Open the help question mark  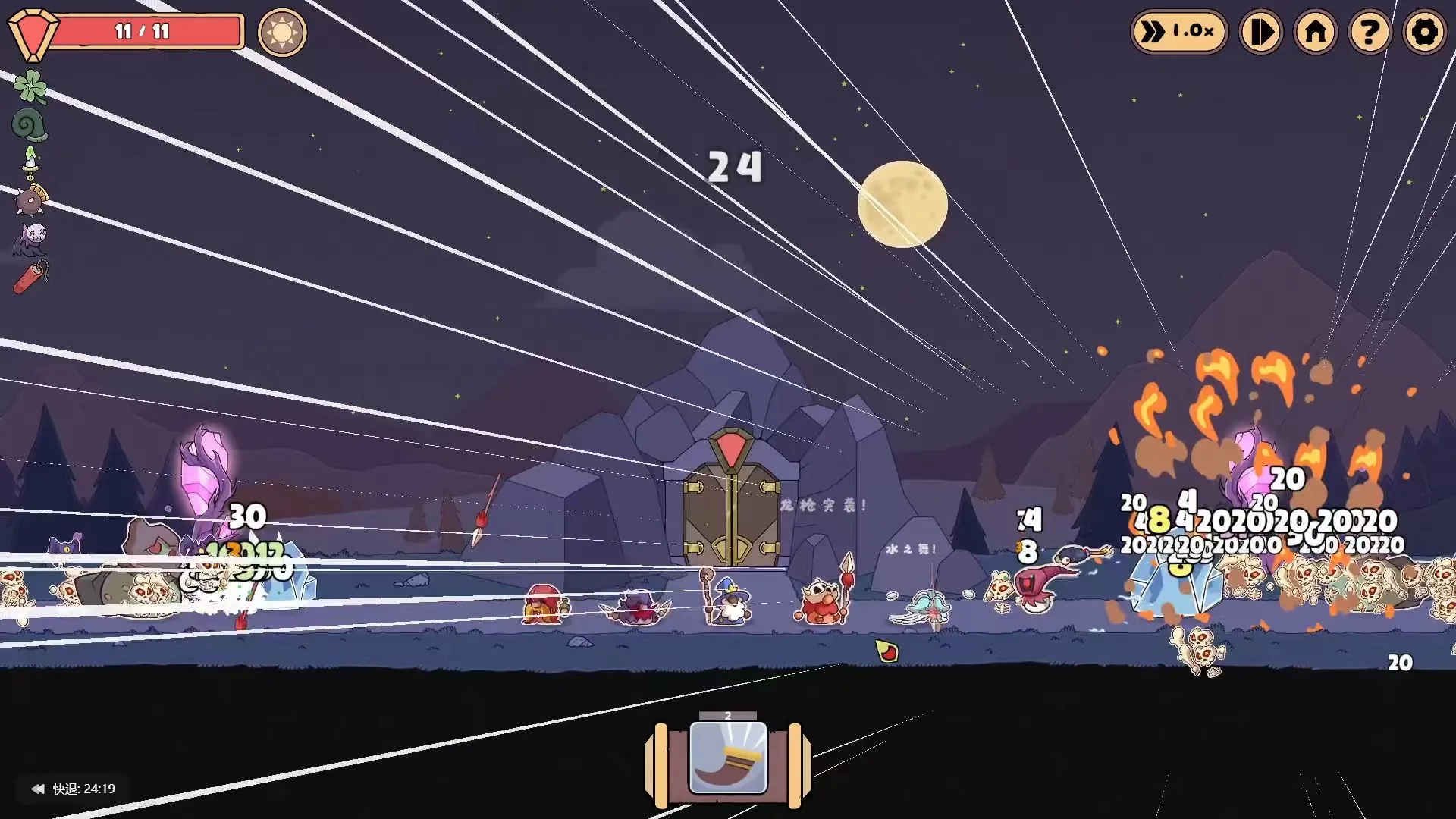click(1370, 32)
